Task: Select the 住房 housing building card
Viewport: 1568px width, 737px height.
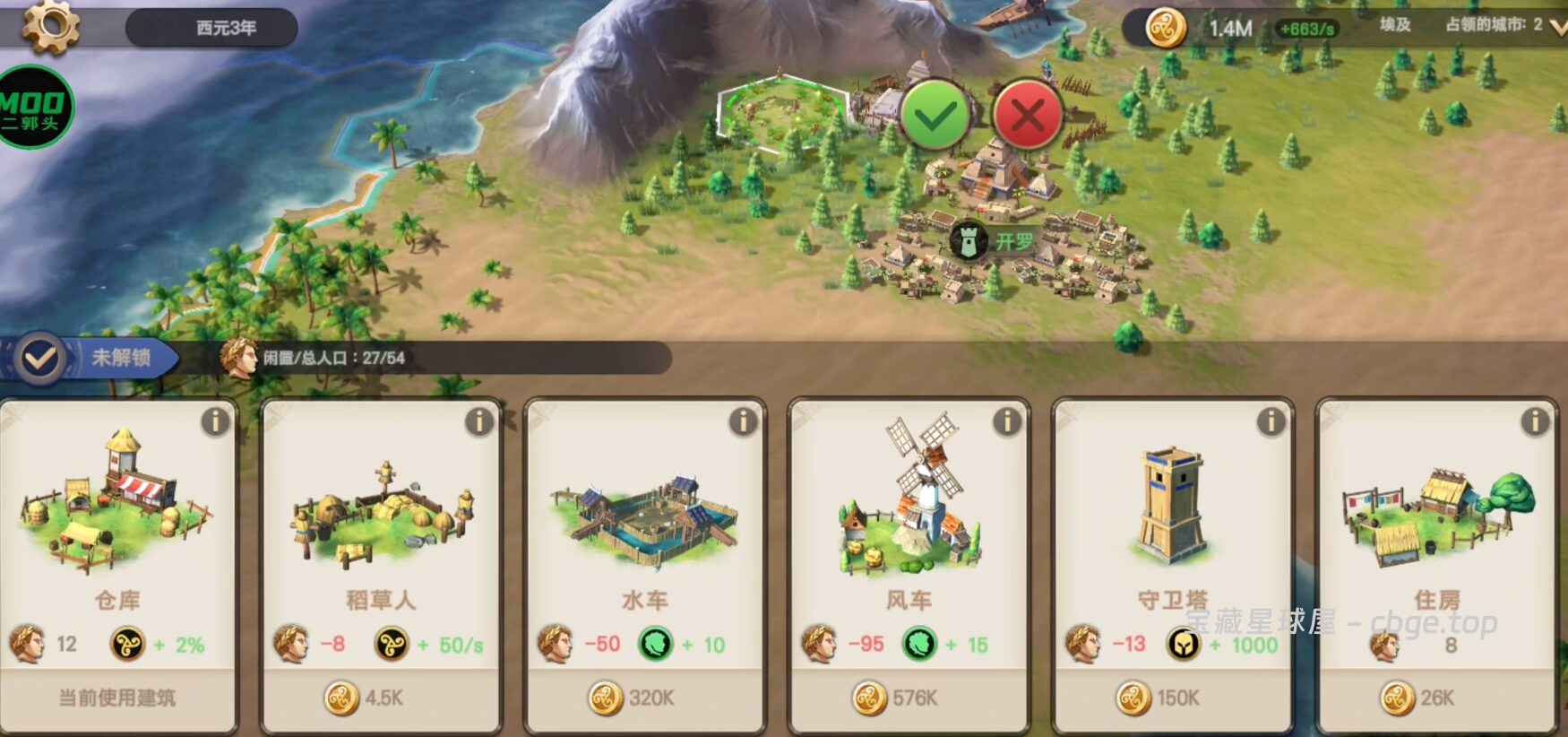Action: (x=1436, y=520)
